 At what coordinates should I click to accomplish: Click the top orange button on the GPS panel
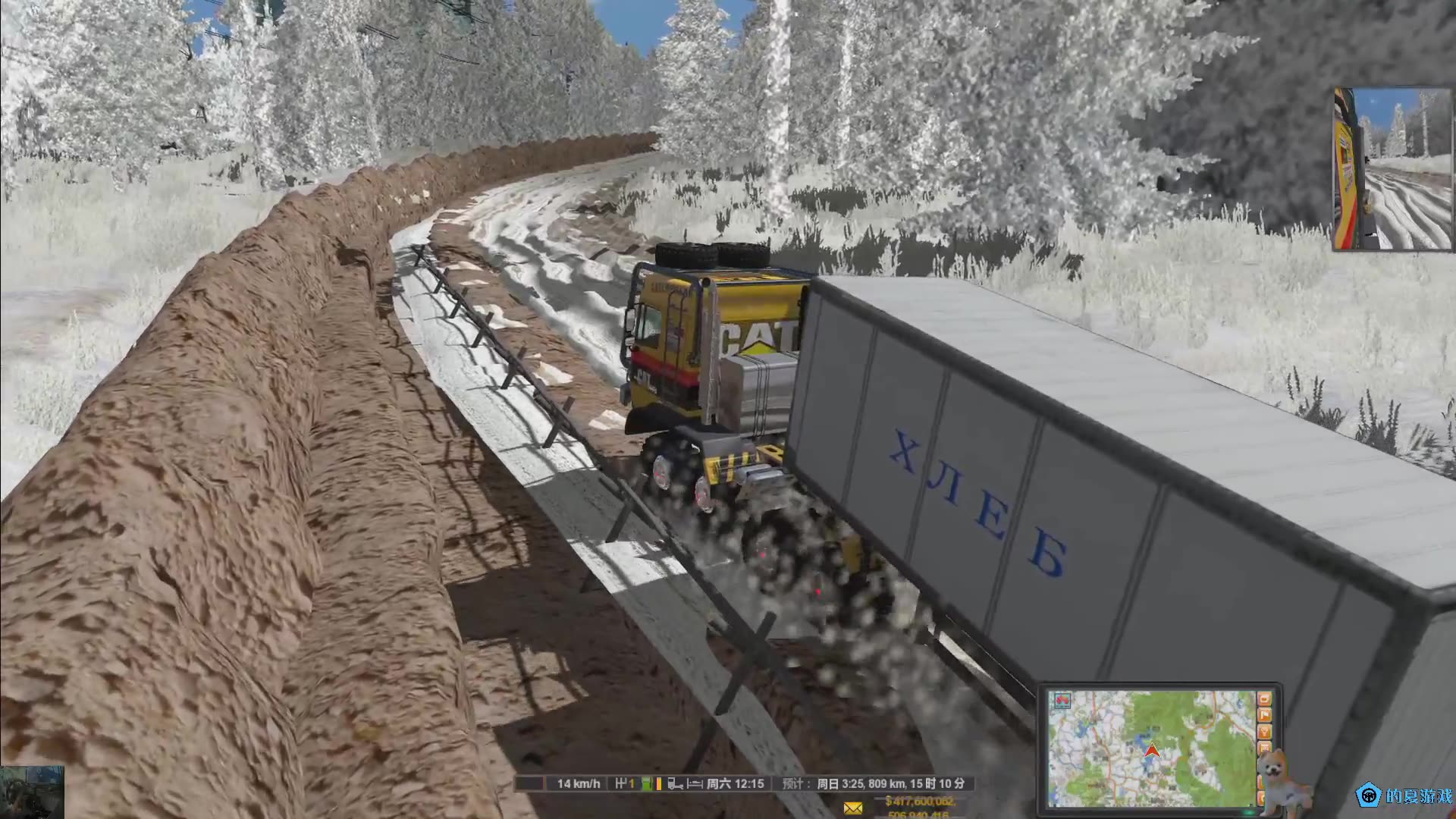click(1264, 698)
